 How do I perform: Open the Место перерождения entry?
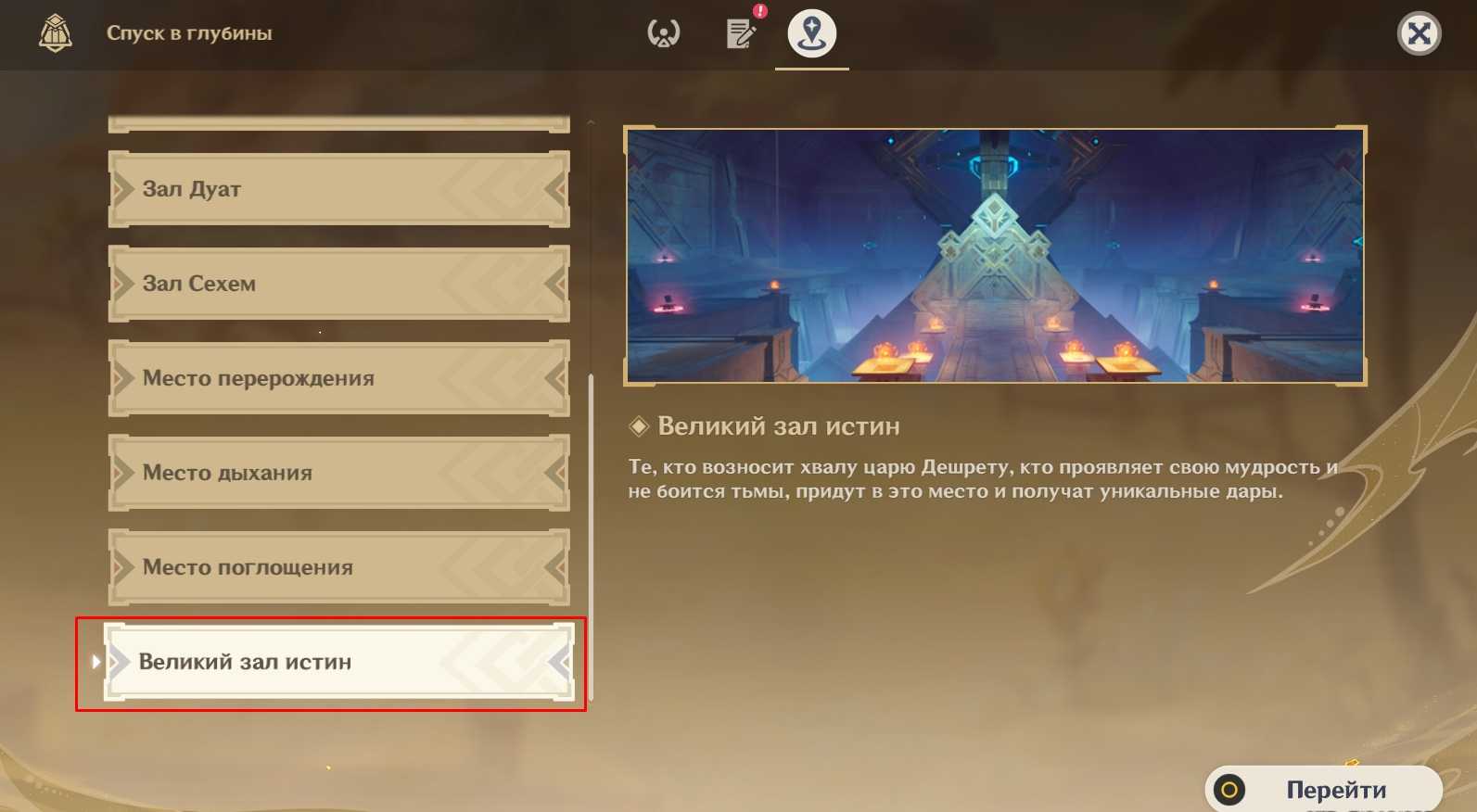338,378
